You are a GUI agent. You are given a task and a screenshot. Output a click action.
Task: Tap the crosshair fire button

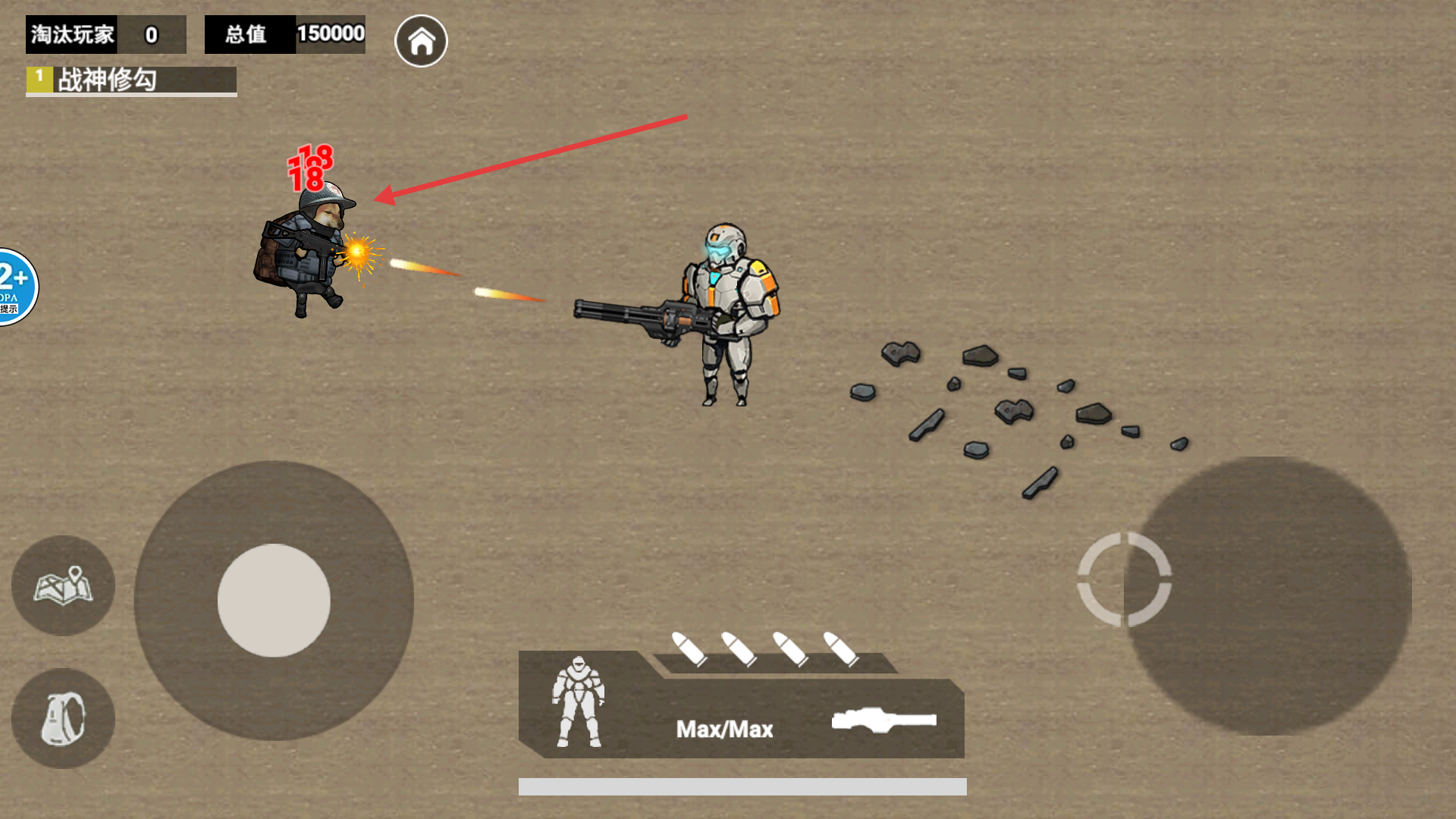pyautogui.click(x=1124, y=580)
